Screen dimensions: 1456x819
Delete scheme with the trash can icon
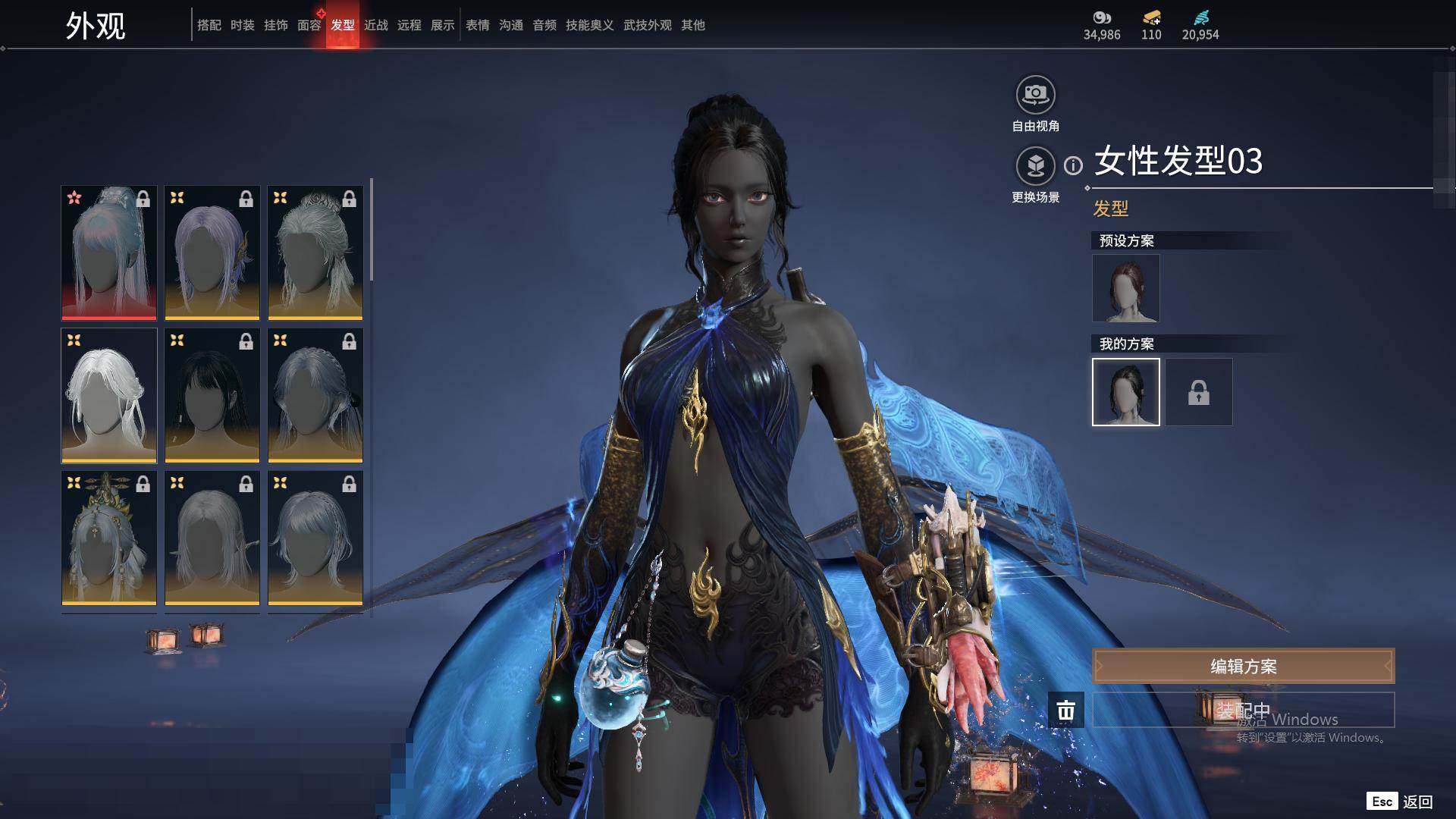point(1065,711)
